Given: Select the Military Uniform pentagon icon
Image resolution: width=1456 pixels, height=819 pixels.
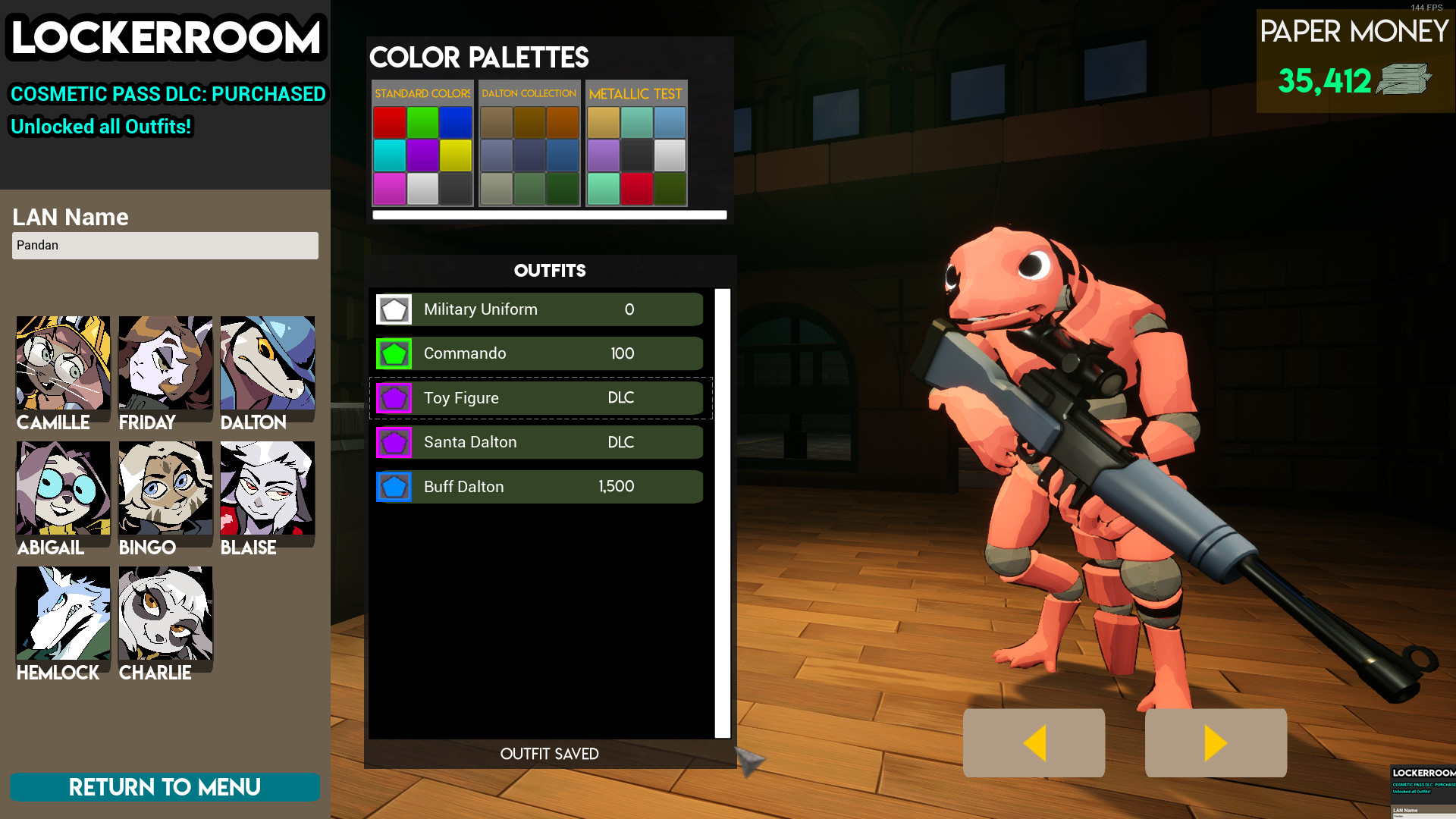Looking at the screenshot, I should point(394,309).
